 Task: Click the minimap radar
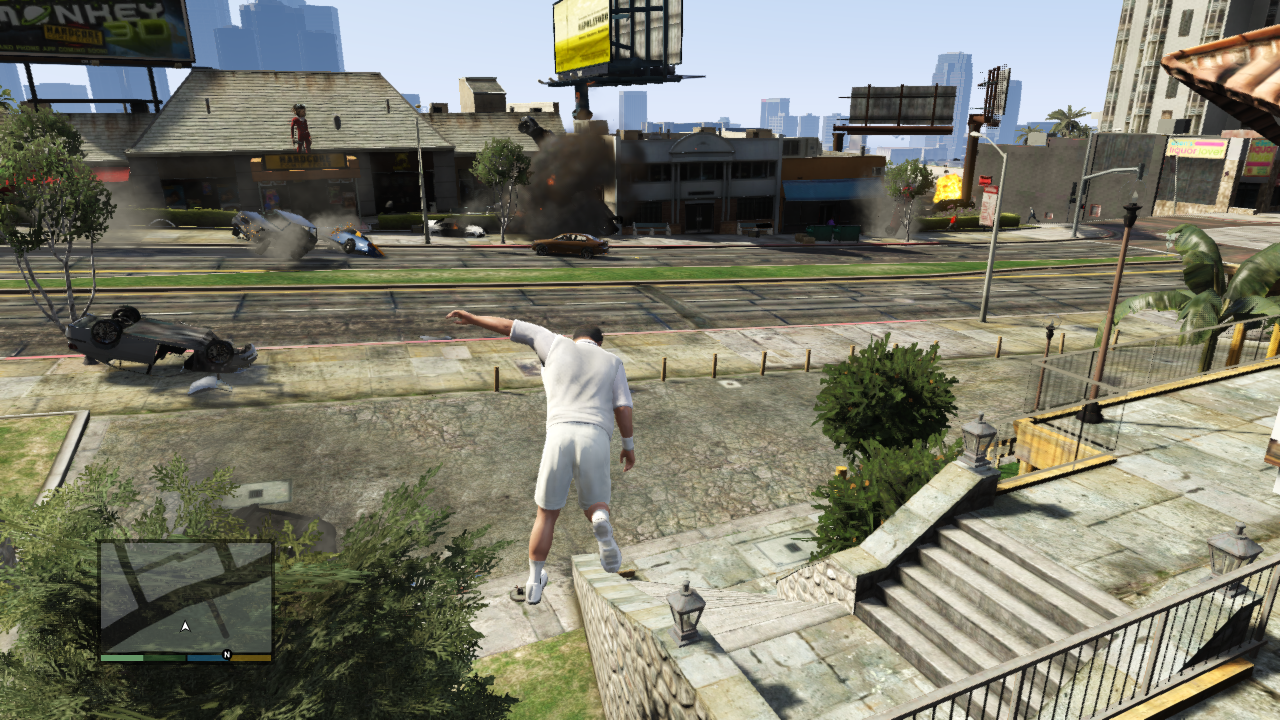(x=186, y=597)
